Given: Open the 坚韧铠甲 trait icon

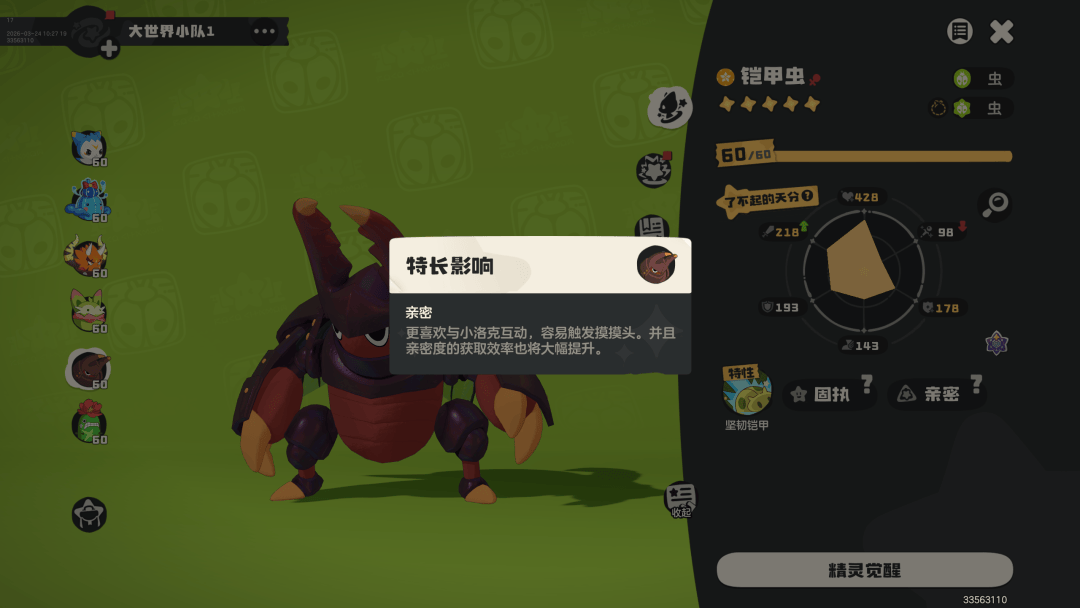Looking at the screenshot, I should tap(748, 391).
